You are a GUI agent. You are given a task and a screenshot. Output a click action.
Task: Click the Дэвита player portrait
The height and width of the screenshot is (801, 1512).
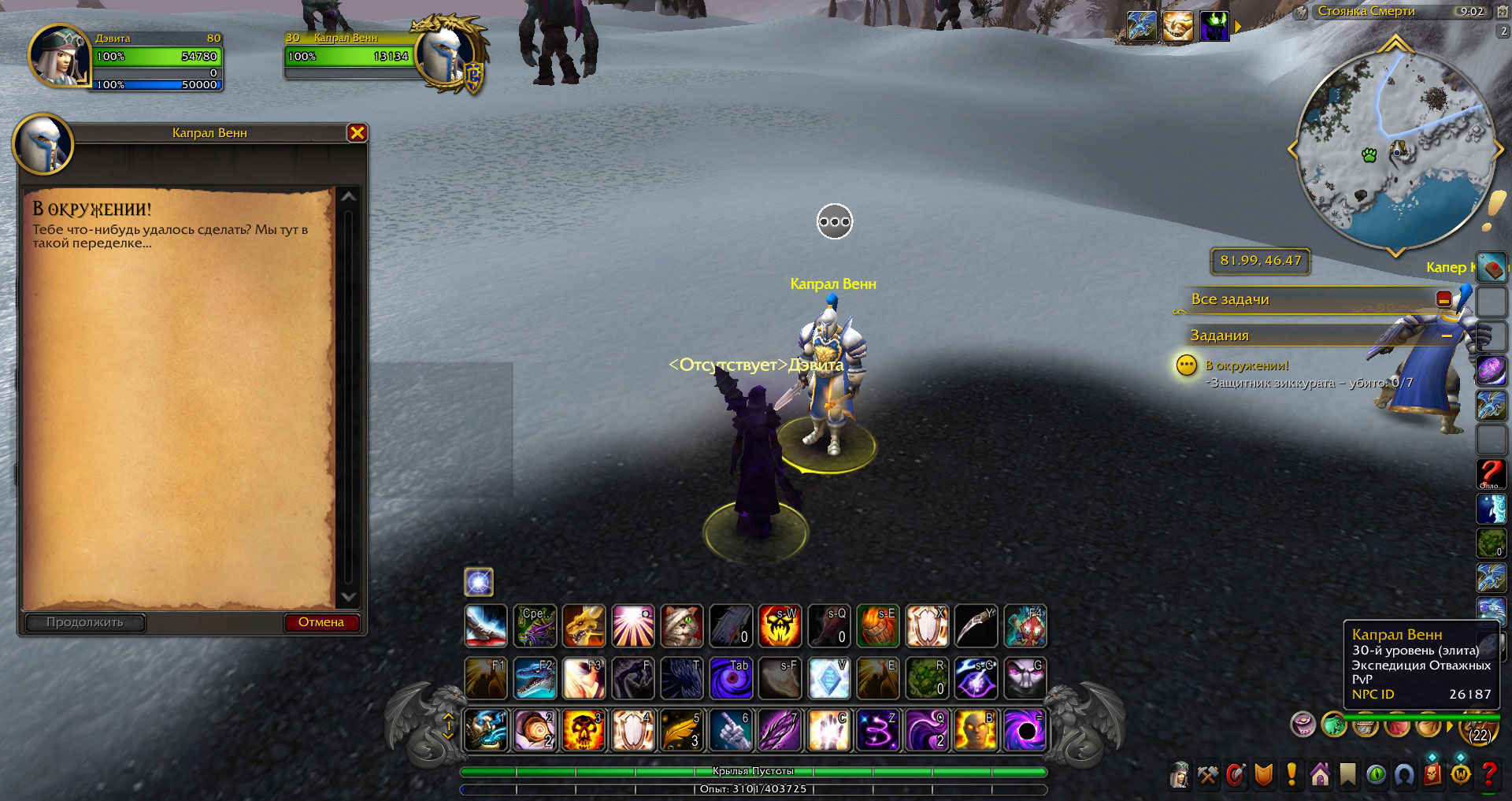58,56
